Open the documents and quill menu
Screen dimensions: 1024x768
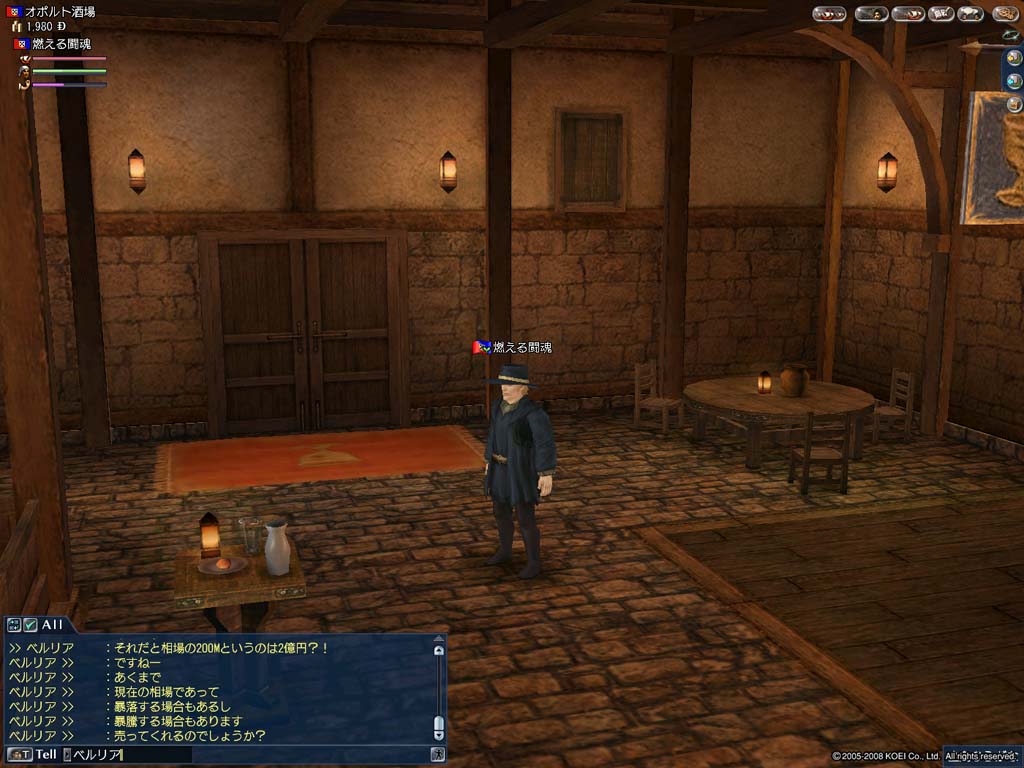point(939,14)
